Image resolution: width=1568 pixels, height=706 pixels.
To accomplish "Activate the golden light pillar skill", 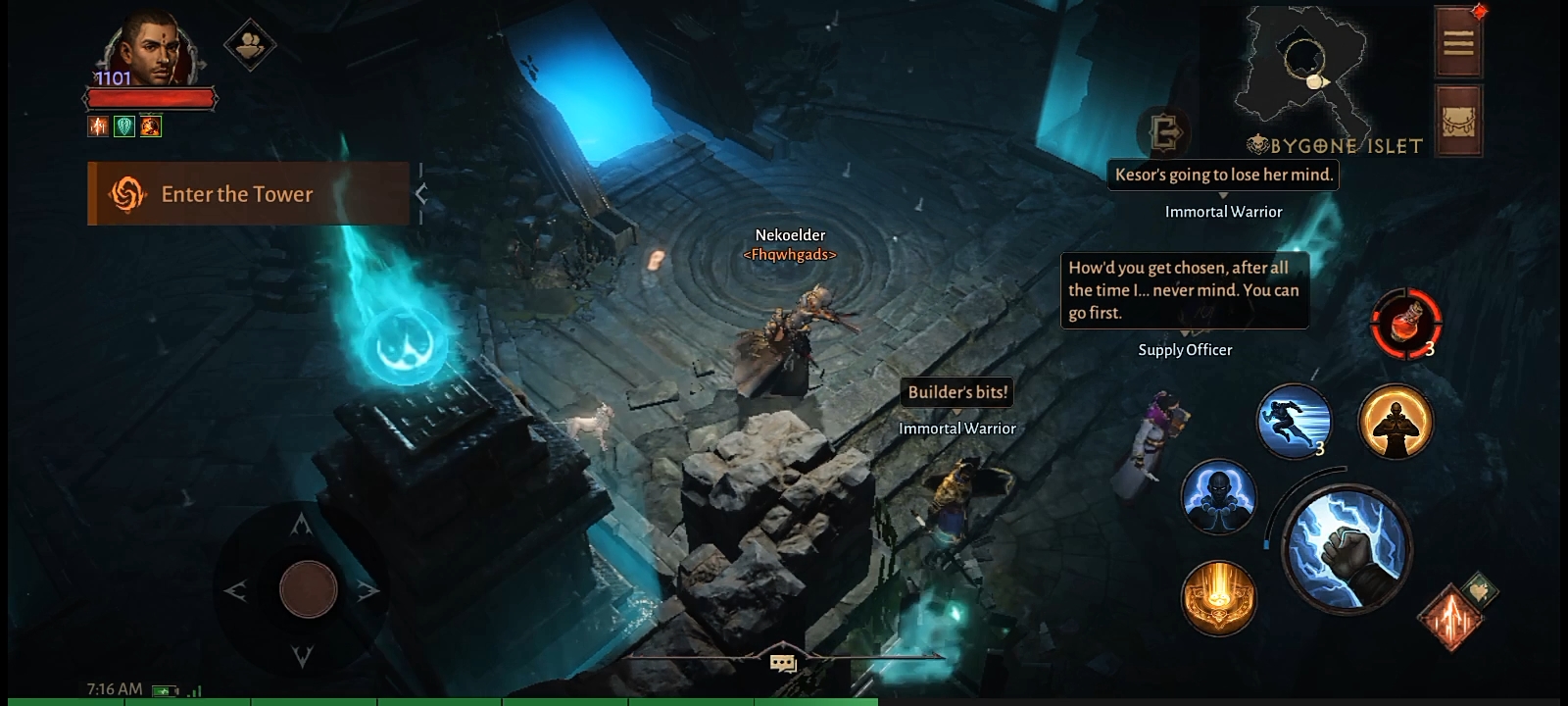I will (1218, 597).
